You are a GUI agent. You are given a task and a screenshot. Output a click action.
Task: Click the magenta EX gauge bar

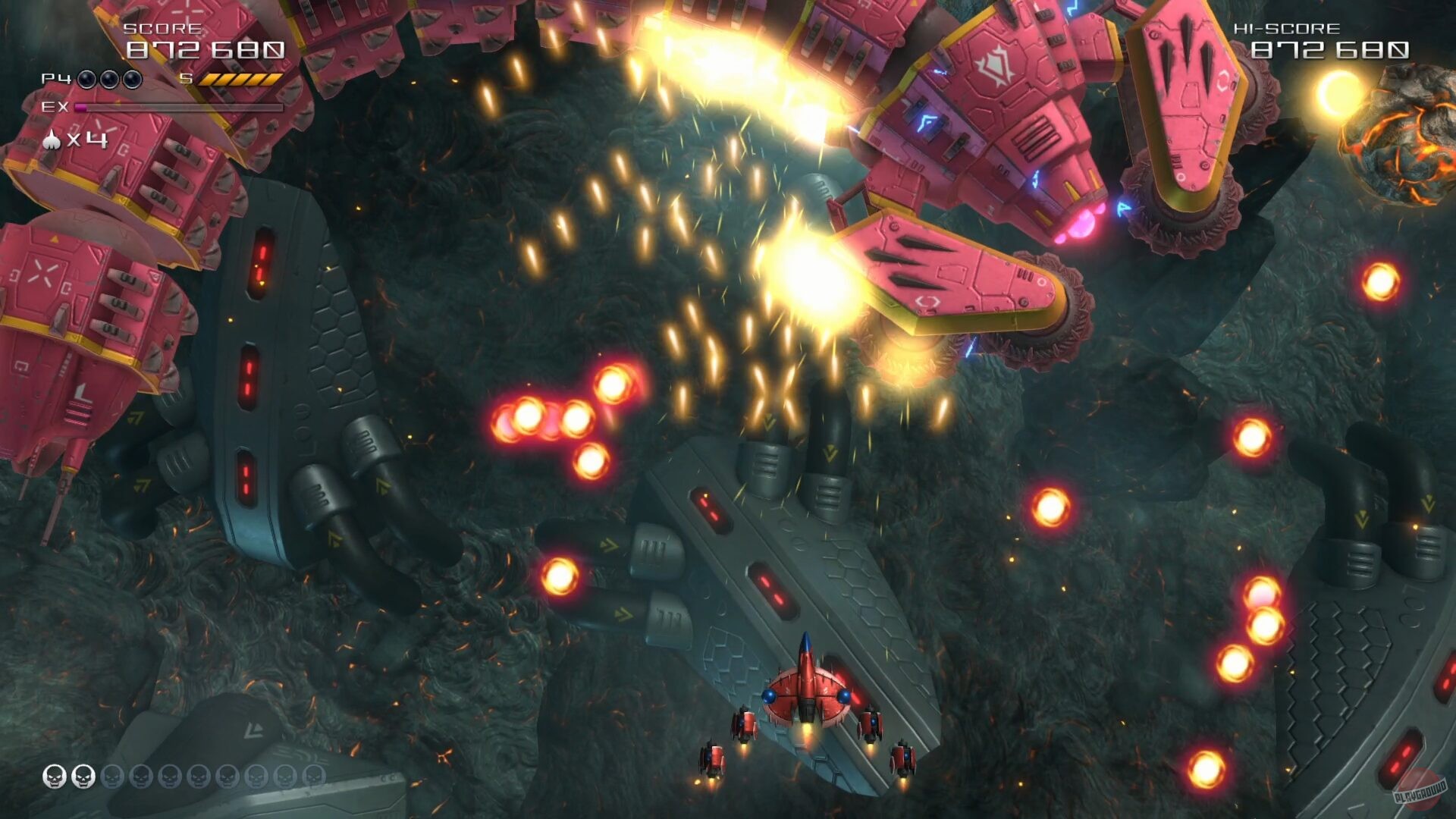click(80, 108)
